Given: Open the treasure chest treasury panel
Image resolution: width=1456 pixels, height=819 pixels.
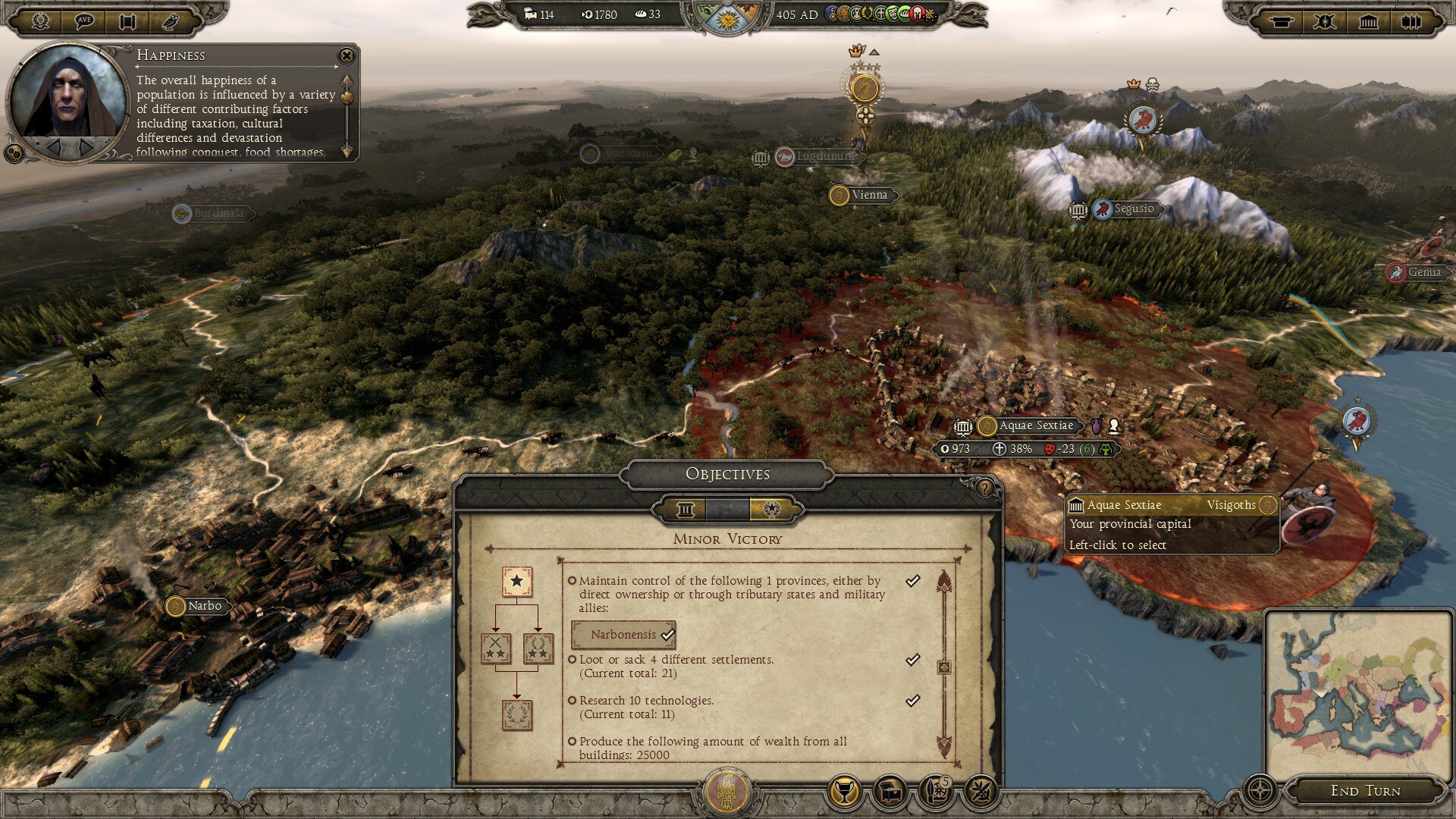Looking at the screenshot, I should [890, 792].
